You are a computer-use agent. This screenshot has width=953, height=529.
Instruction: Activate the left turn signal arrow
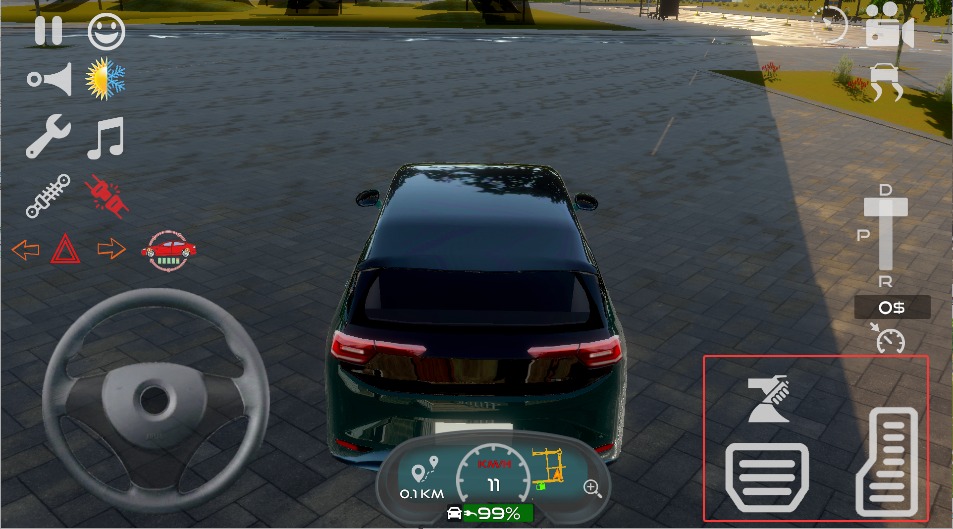[26, 249]
